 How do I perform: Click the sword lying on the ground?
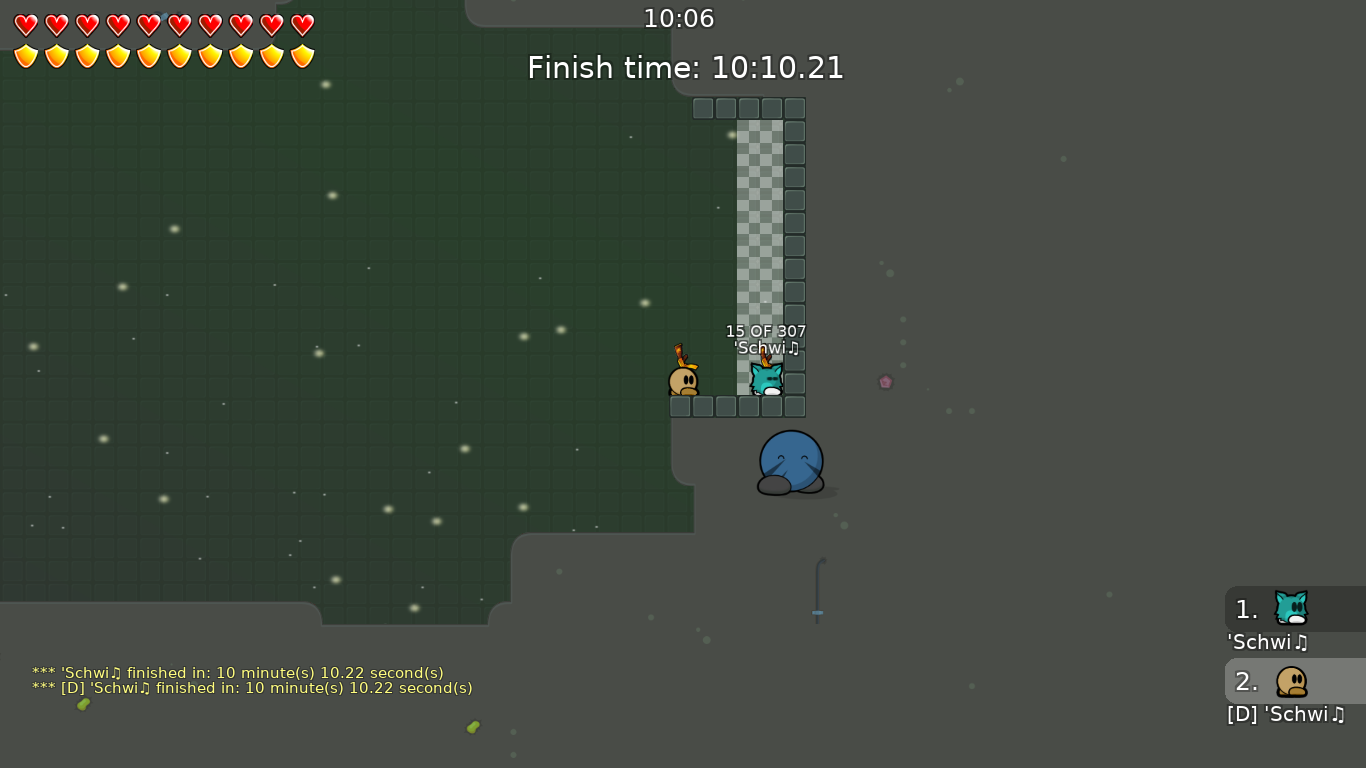click(x=817, y=590)
